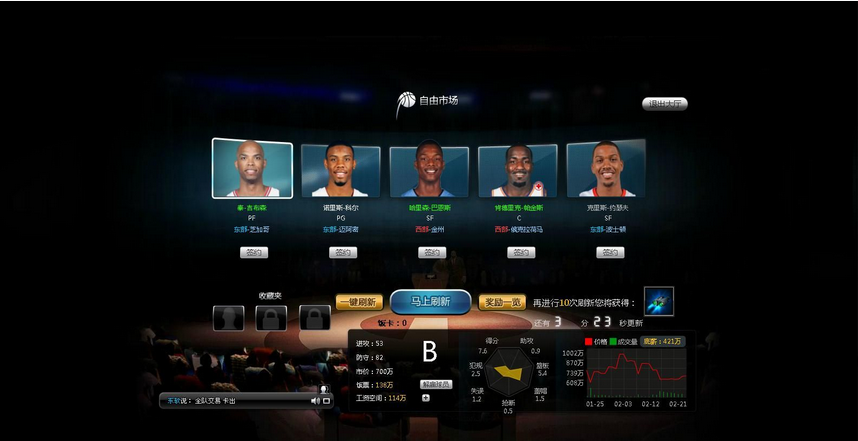Screen dimensions: 858x441
Task: Sign 克里斯·约瑟夫 via 签约 button
Action: click(610, 253)
